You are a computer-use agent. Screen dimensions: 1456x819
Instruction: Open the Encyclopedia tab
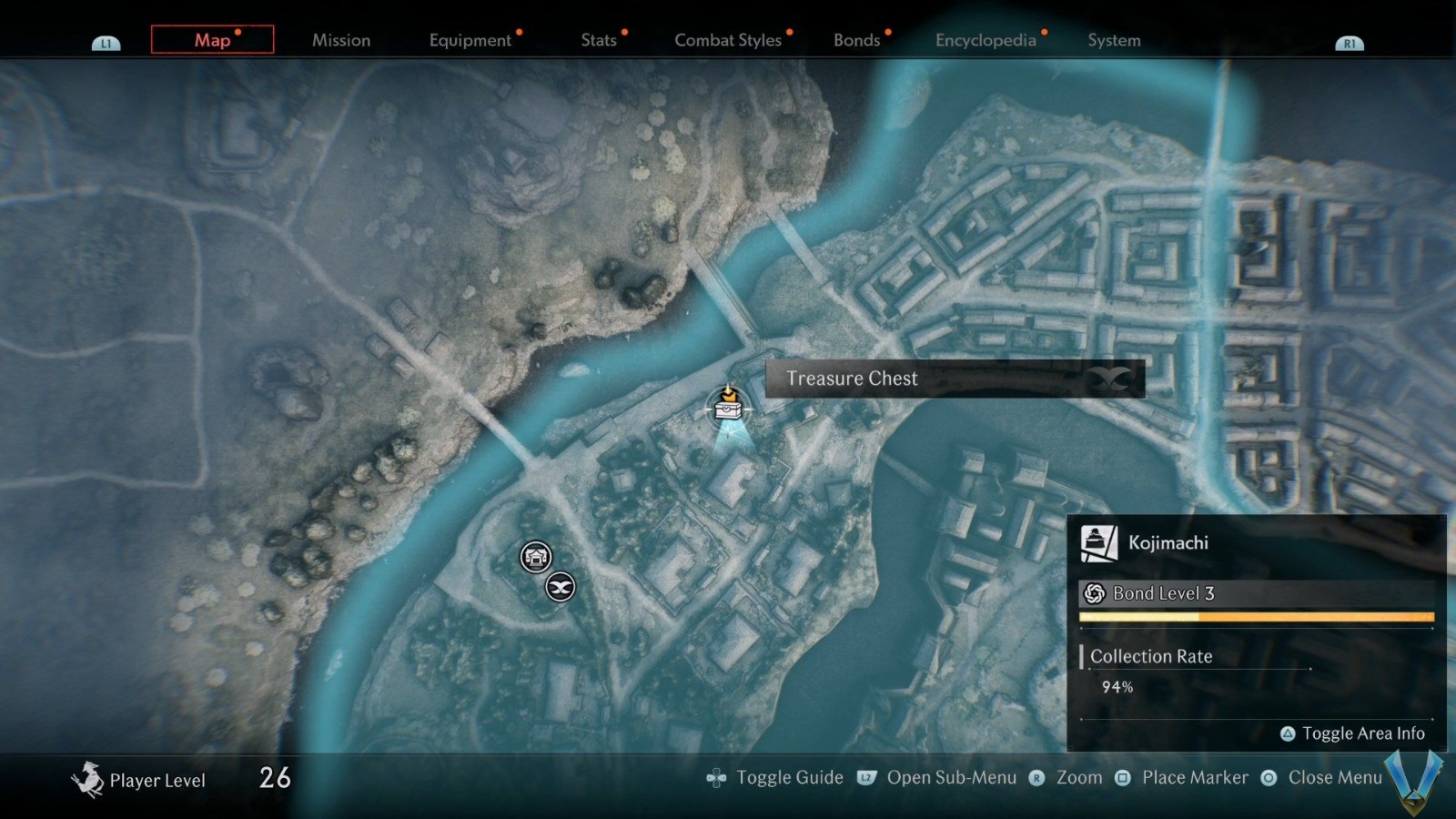click(987, 40)
